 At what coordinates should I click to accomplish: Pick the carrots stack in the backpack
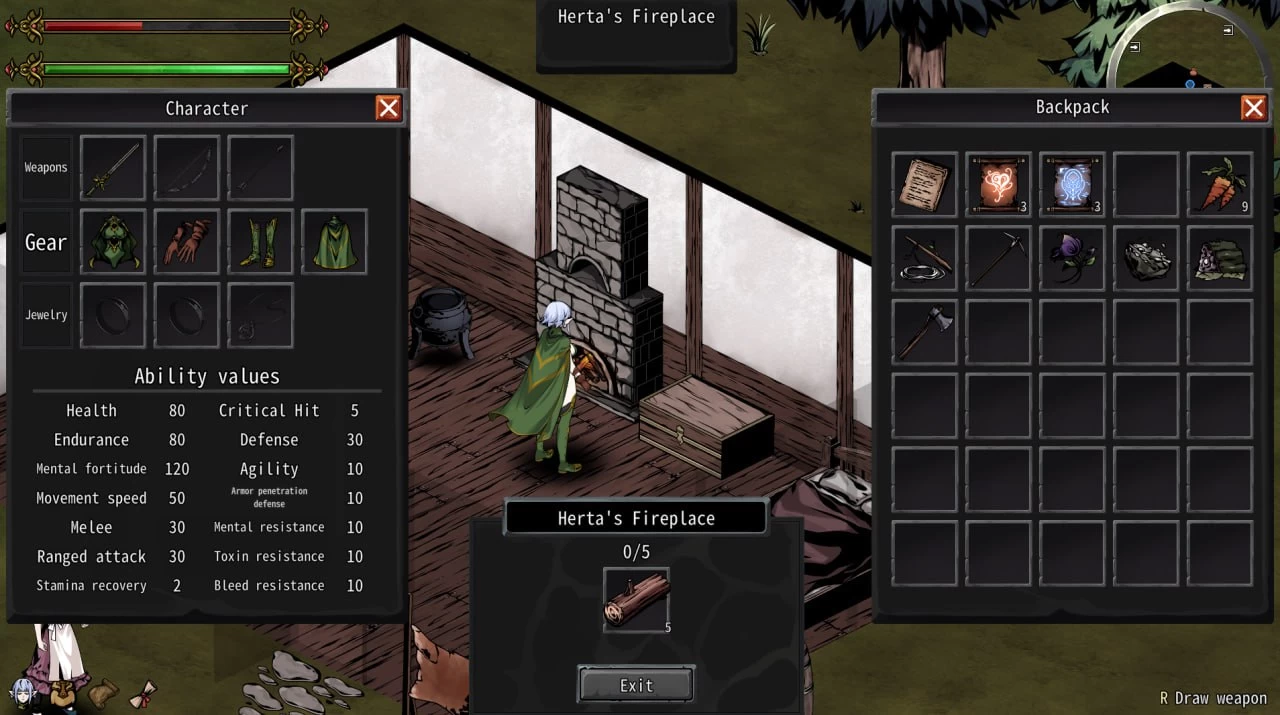pos(1219,185)
